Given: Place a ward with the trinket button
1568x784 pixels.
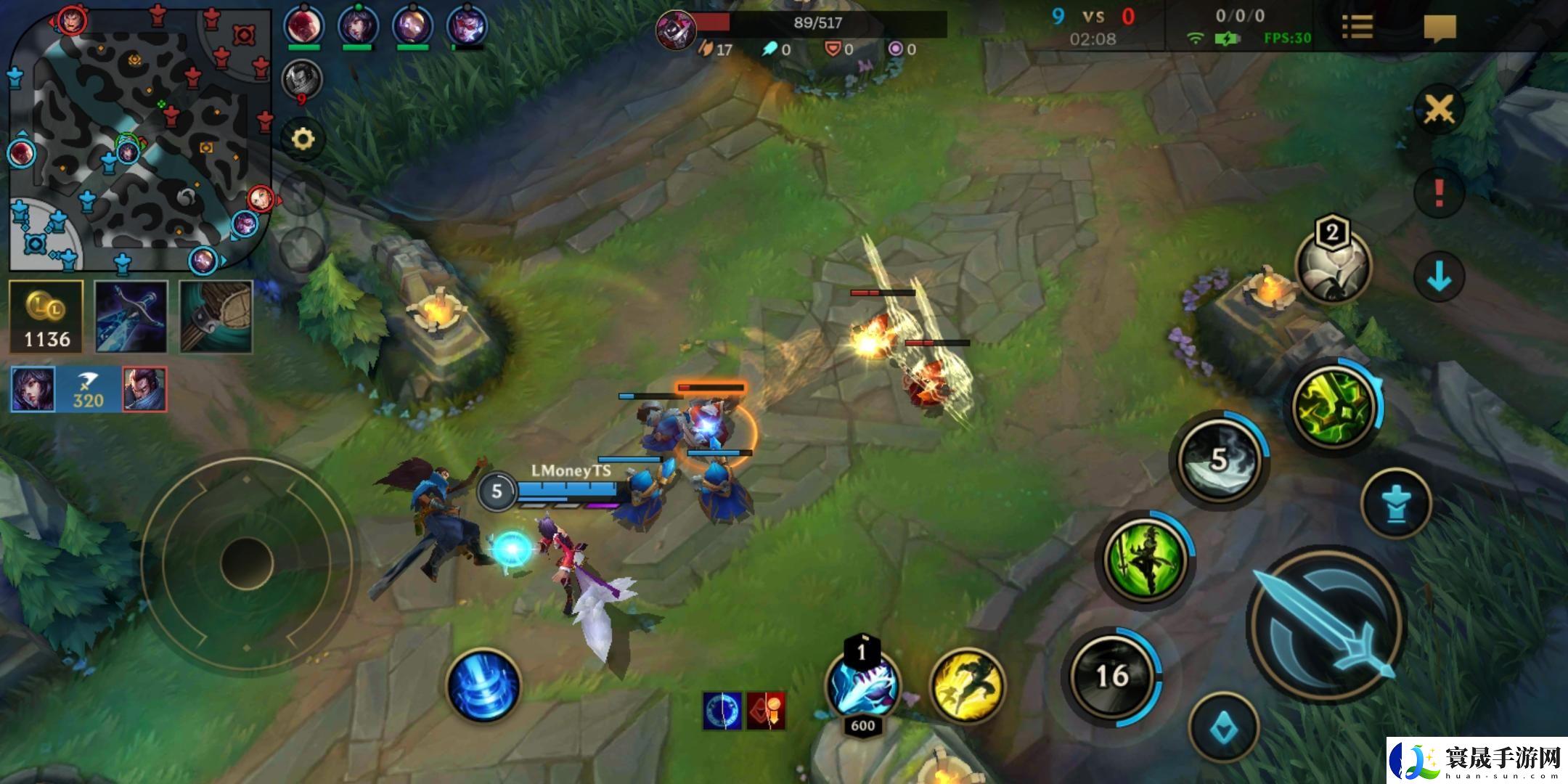Looking at the screenshot, I should (1333, 266).
